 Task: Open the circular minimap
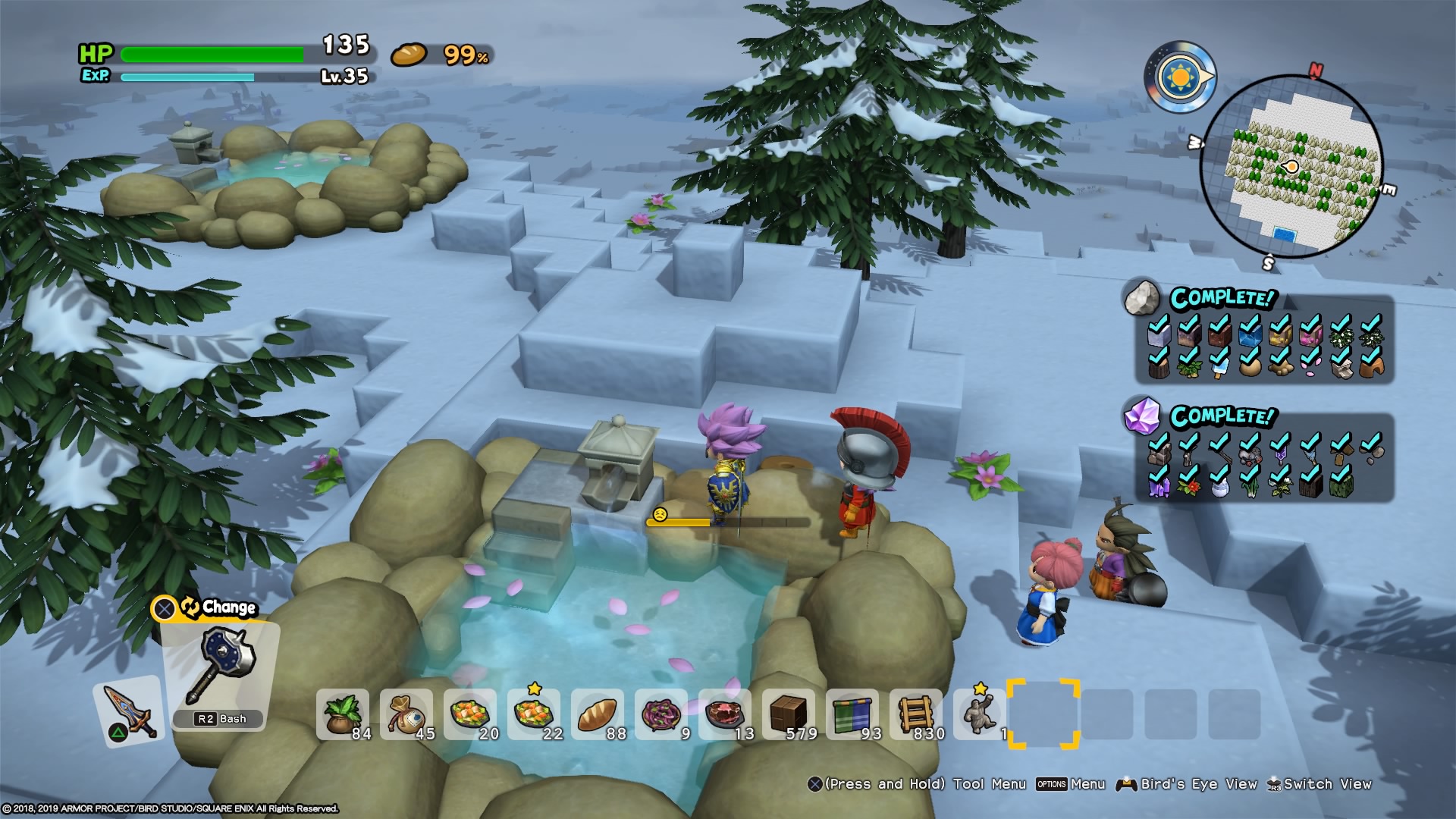point(1291,167)
